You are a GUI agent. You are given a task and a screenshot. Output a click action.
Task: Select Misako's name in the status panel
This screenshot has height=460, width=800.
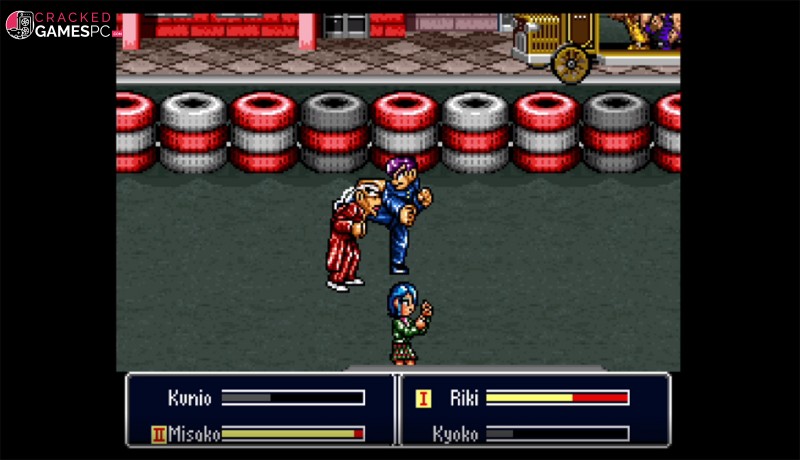coord(191,434)
